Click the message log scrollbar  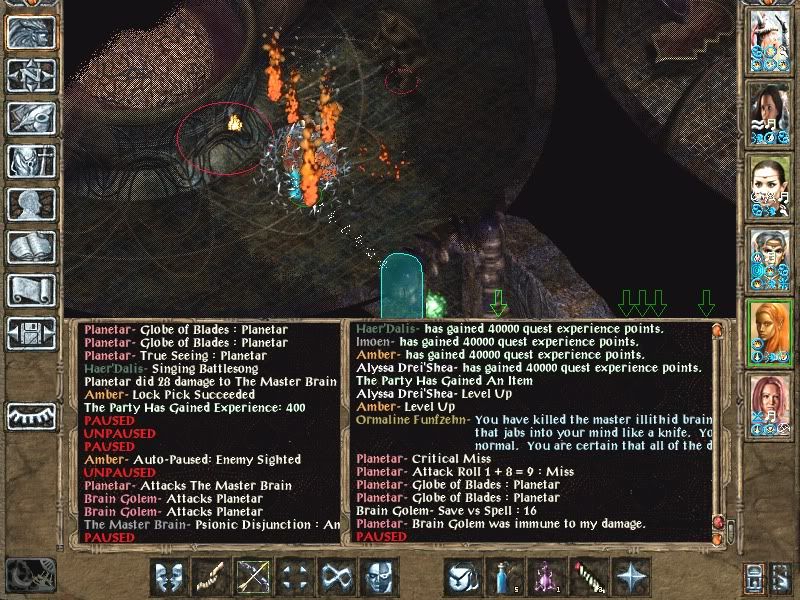[717, 430]
